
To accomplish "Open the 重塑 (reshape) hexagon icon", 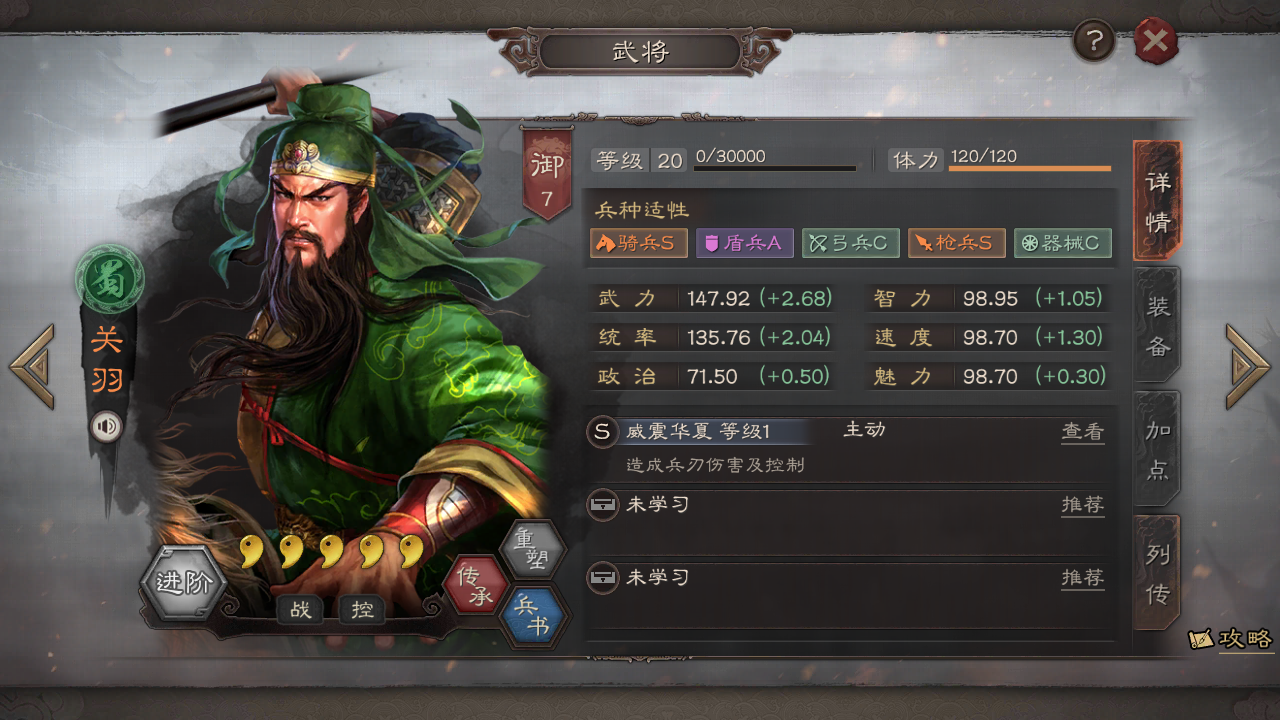I will 536,549.
